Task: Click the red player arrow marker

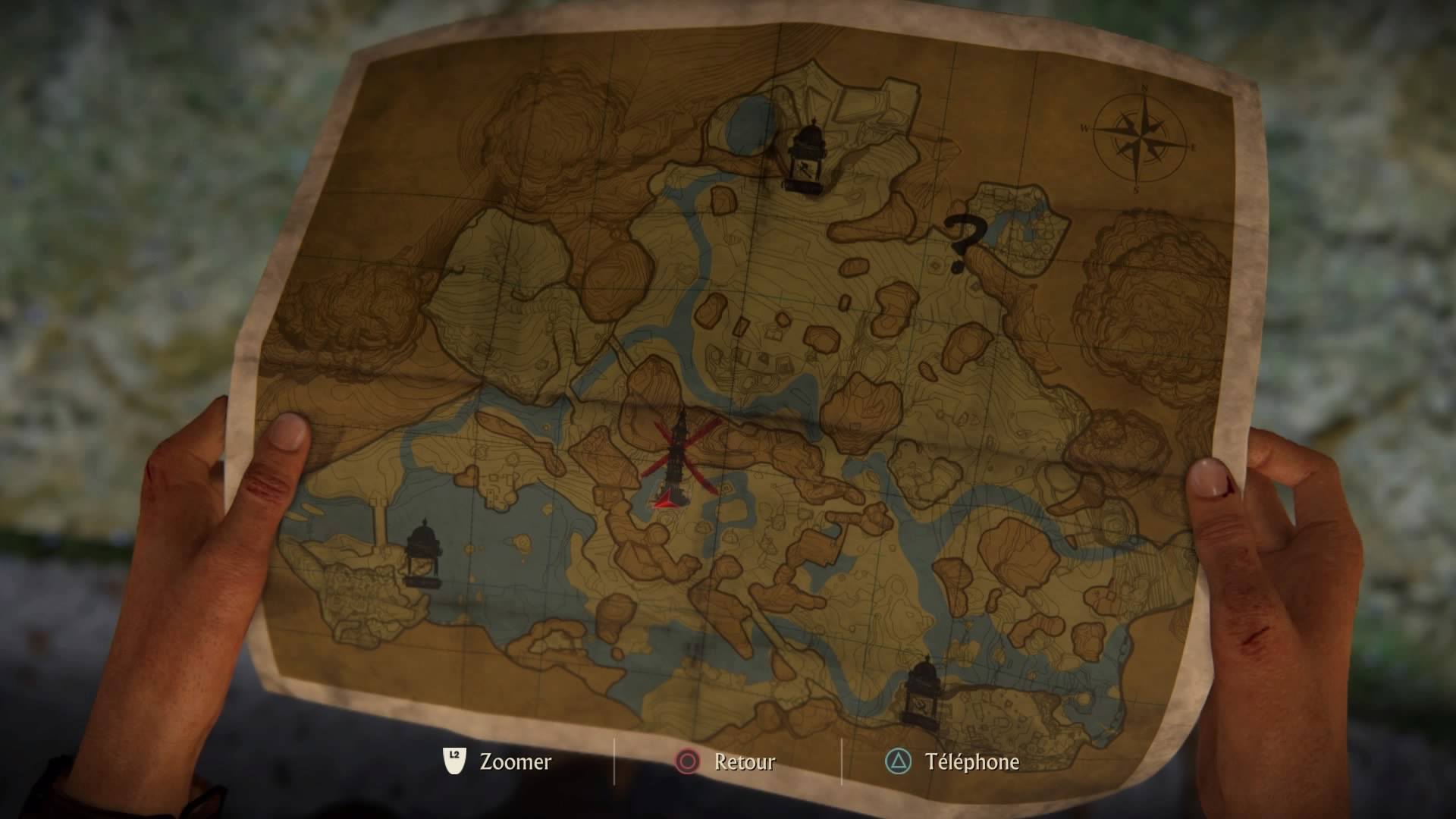Action: click(x=667, y=498)
